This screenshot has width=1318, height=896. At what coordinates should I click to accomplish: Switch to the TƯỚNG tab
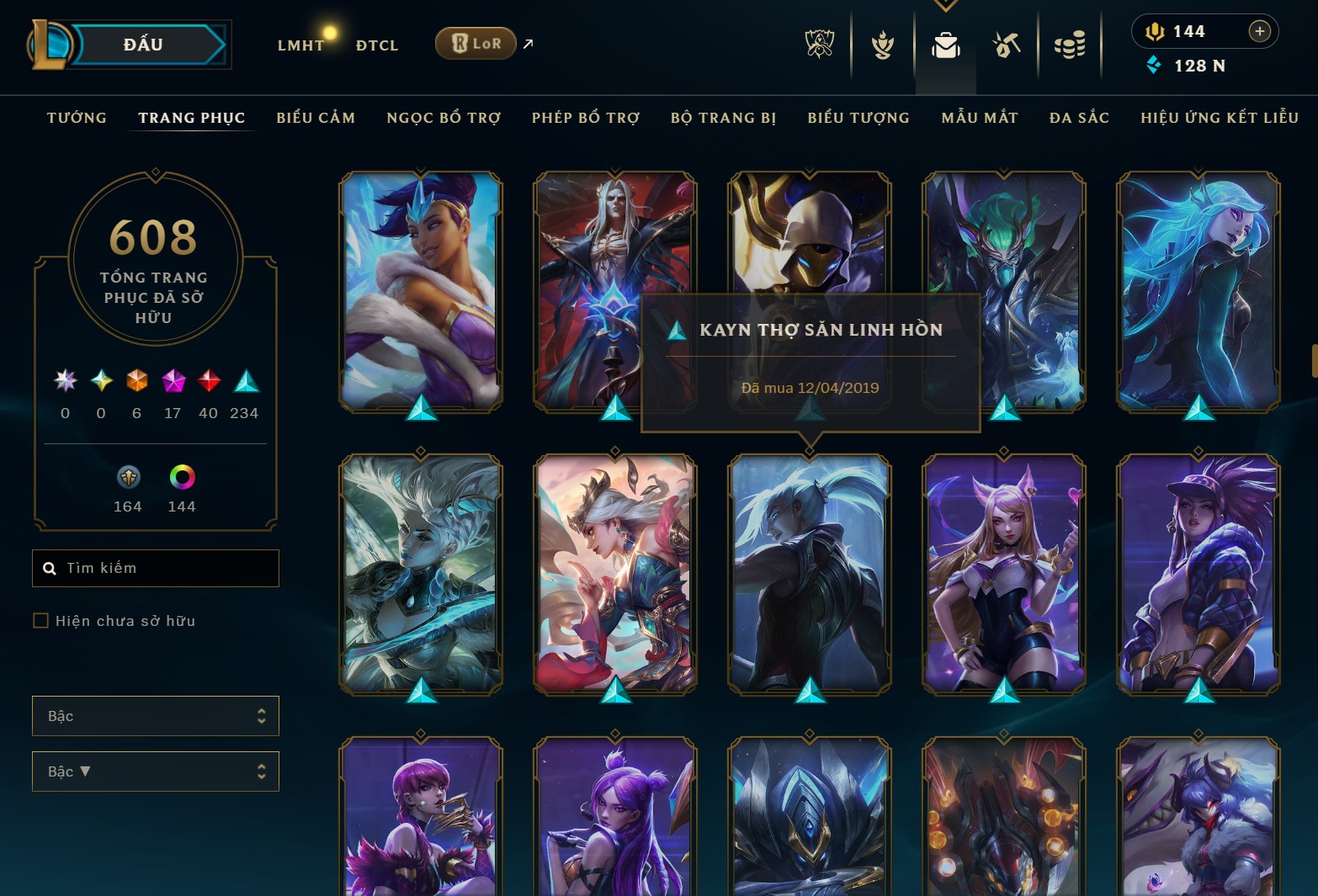coord(77,118)
